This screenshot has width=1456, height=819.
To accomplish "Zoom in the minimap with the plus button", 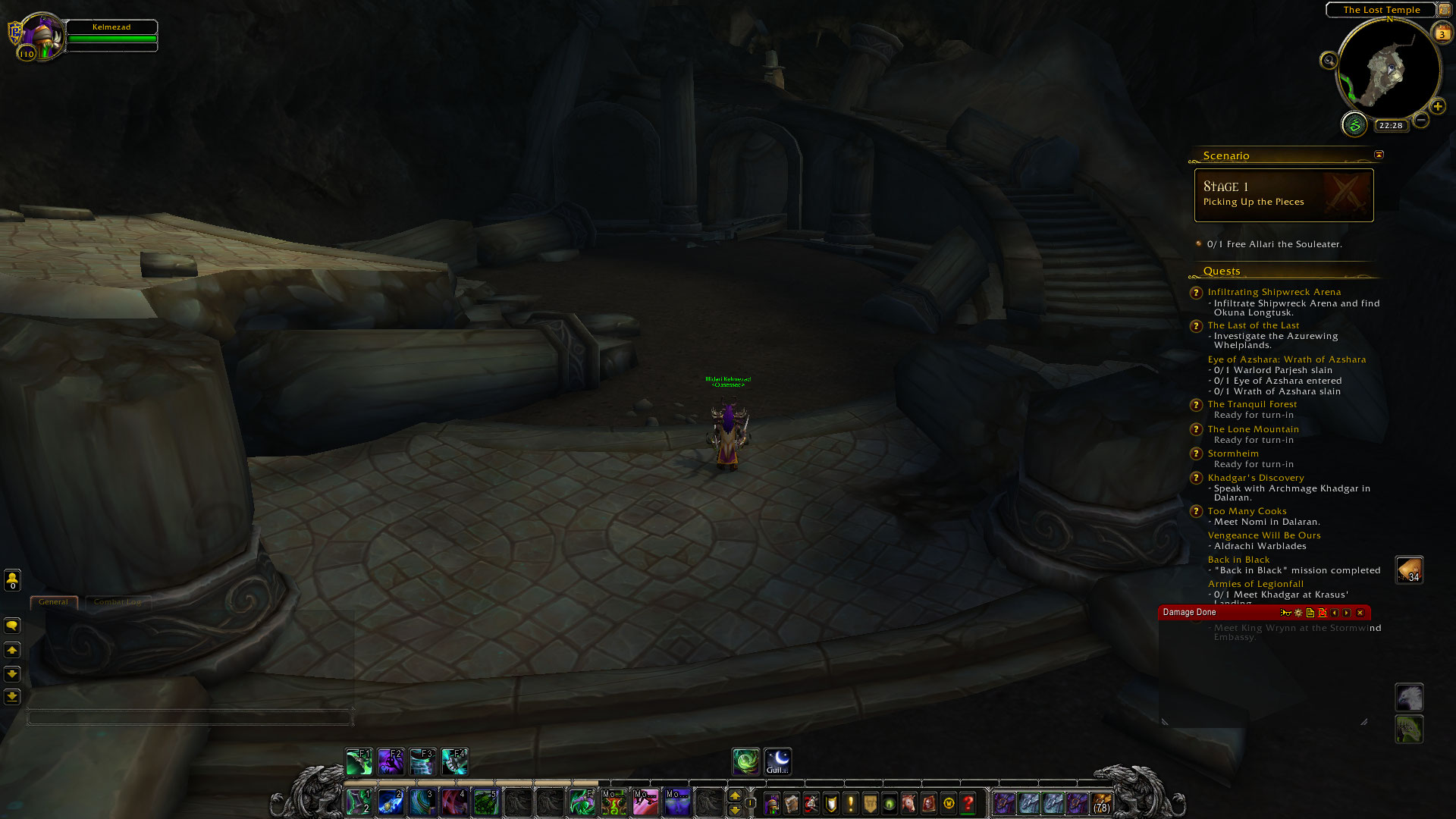I will [x=1438, y=107].
